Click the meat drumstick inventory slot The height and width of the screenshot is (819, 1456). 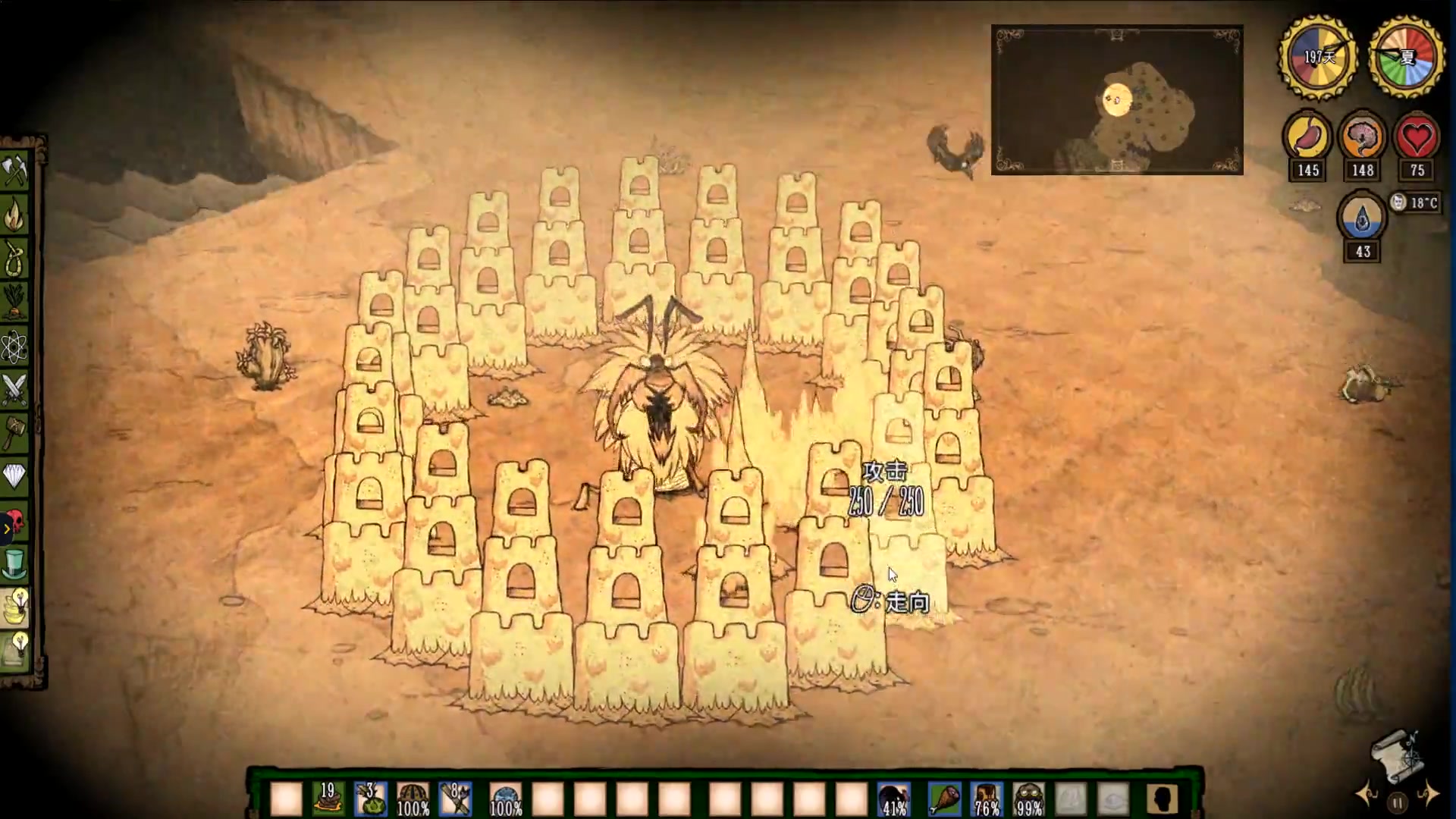tap(943, 799)
